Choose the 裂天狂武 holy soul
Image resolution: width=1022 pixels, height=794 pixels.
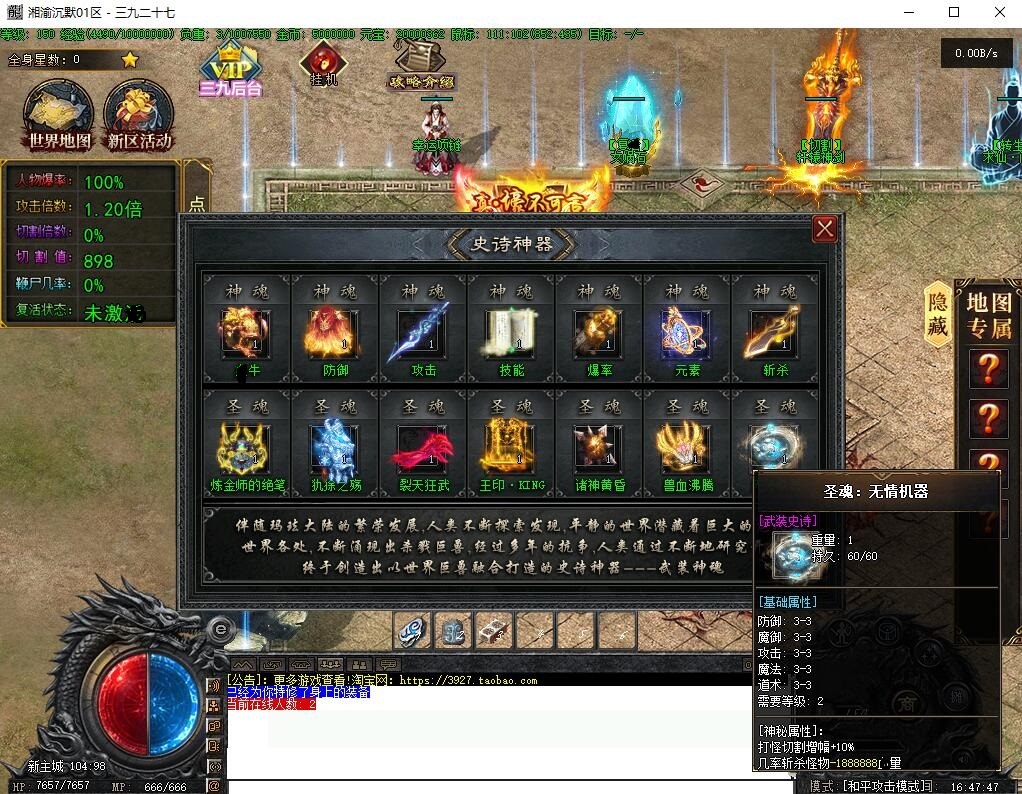click(422, 448)
